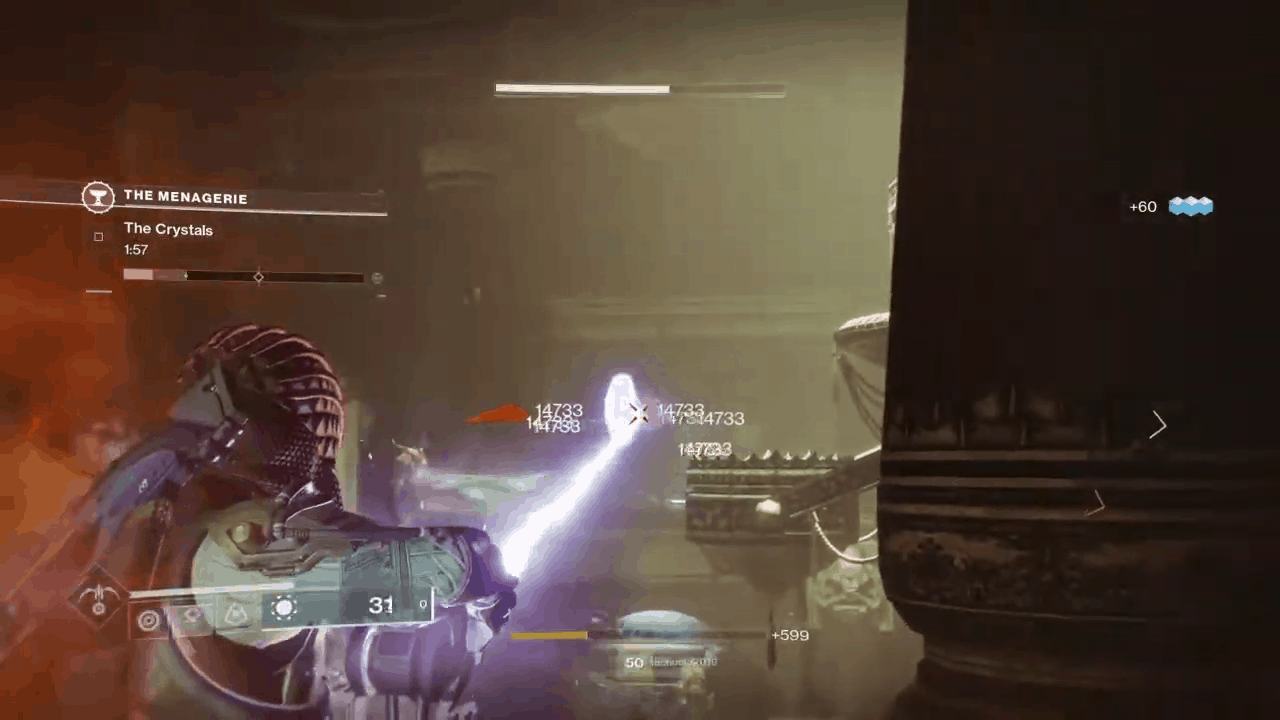1280x720 pixels.
Task: Expand the right-side chevron arrow
Action: click(x=1158, y=426)
